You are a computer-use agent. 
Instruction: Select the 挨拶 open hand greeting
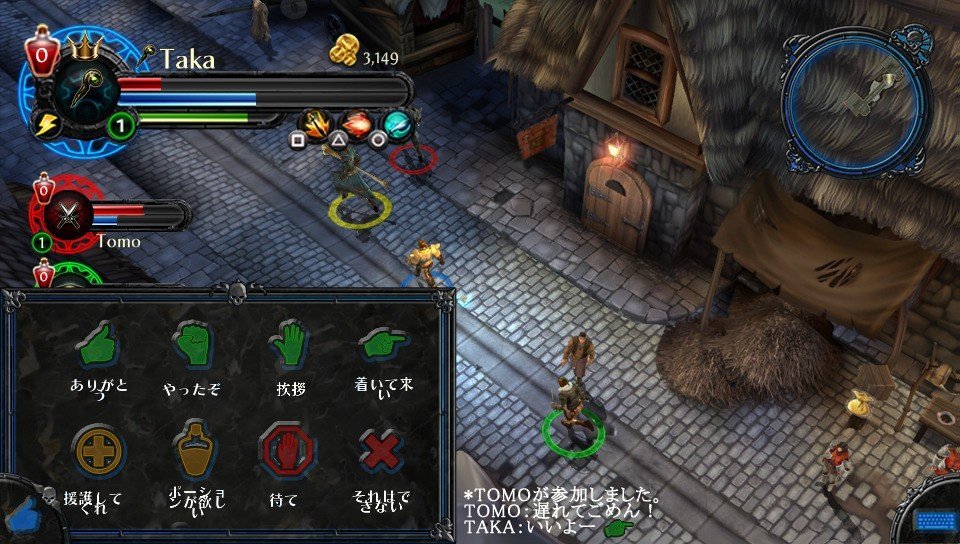(x=286, y=345)
